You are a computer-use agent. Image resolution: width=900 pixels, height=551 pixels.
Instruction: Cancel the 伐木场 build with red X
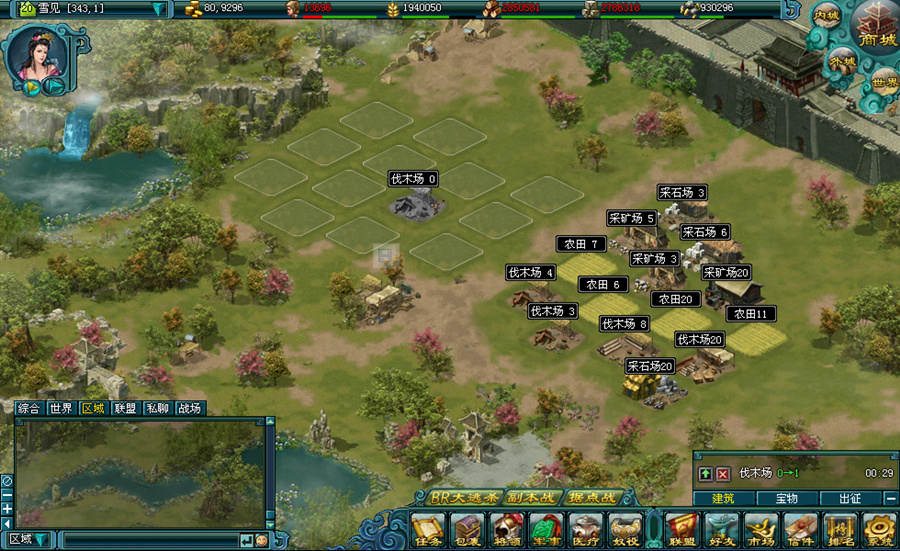point(722,473)
